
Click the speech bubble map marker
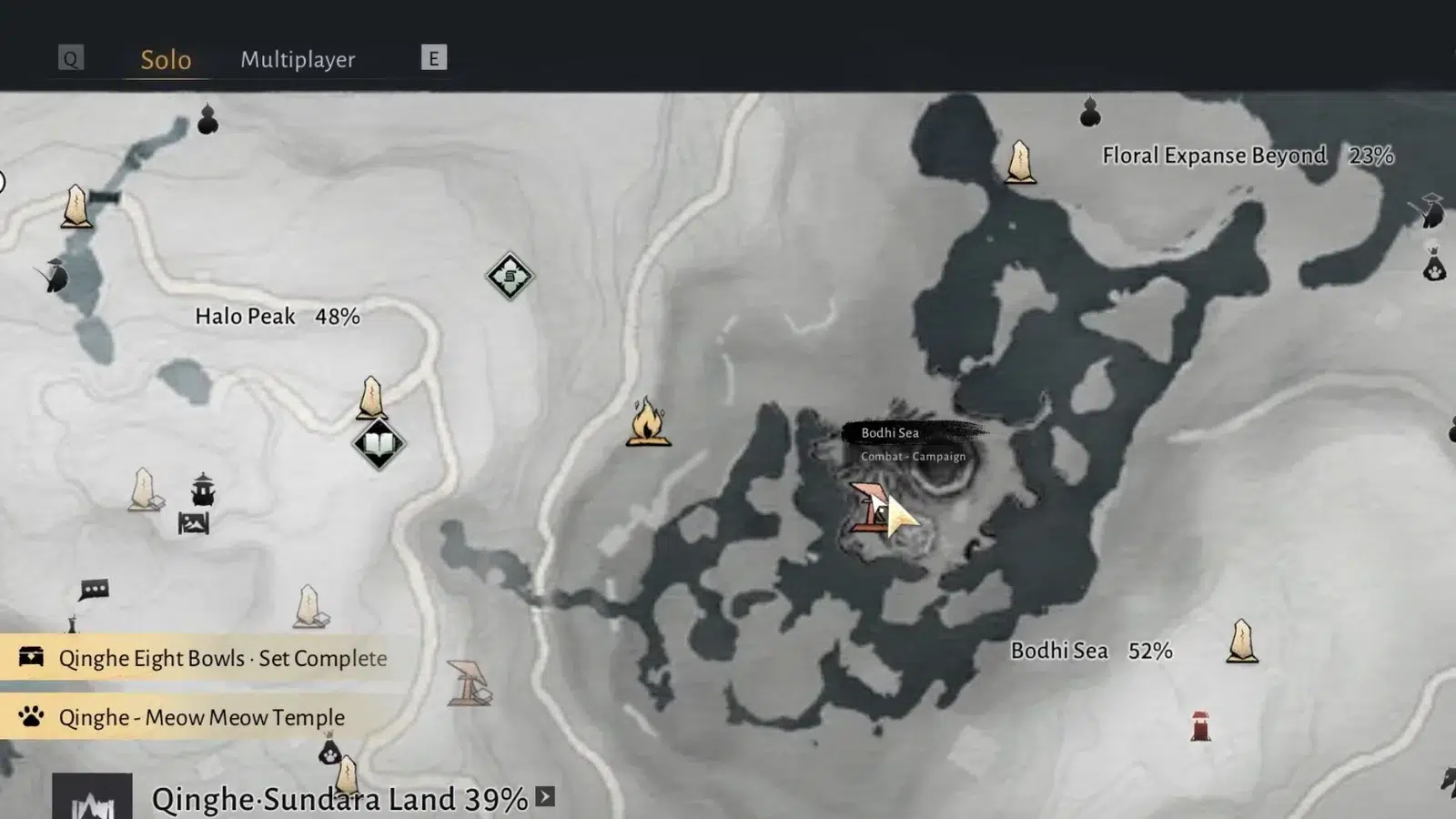[94, 591]
